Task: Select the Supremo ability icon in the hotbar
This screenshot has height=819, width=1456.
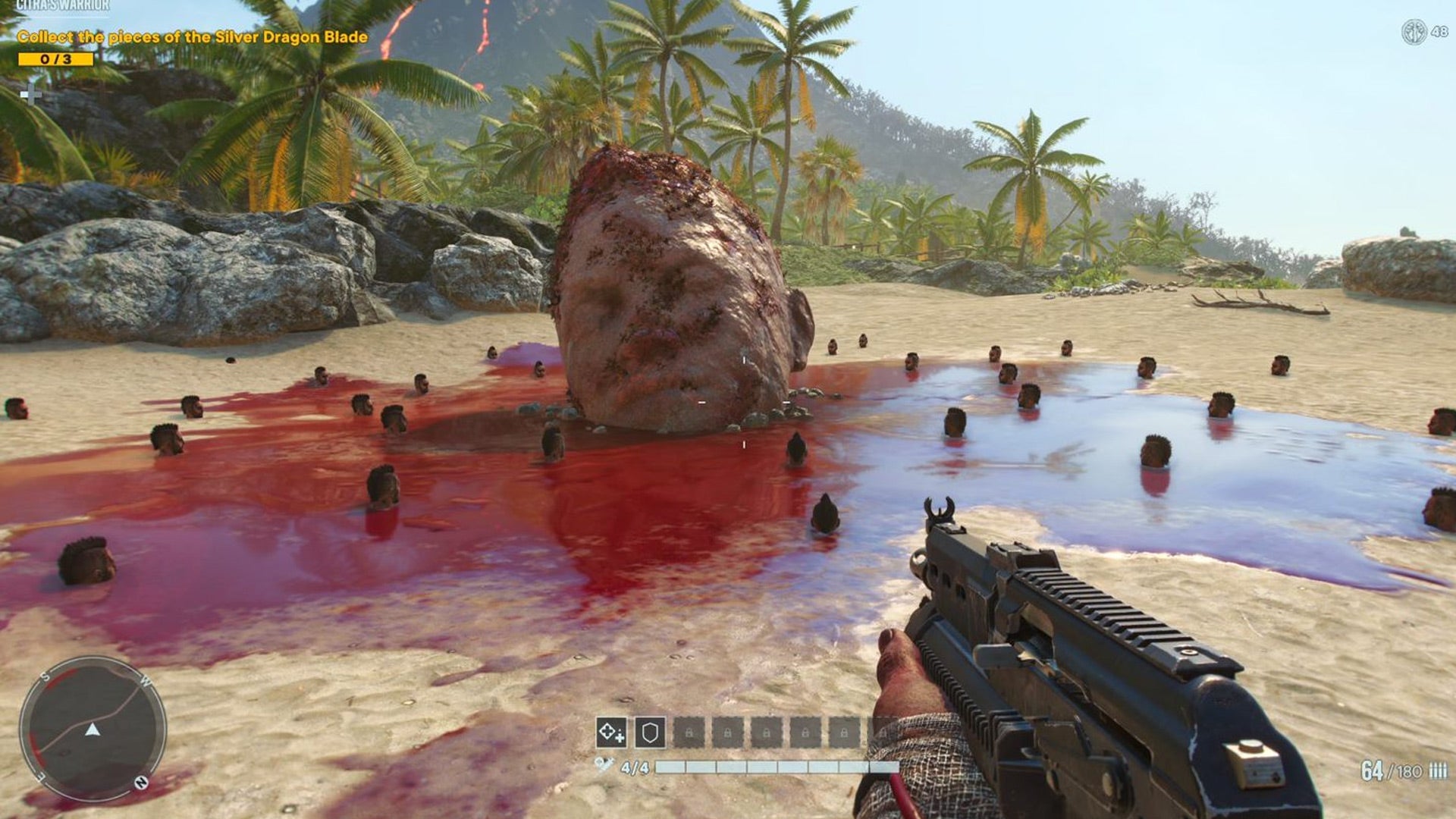Action: 611,733
